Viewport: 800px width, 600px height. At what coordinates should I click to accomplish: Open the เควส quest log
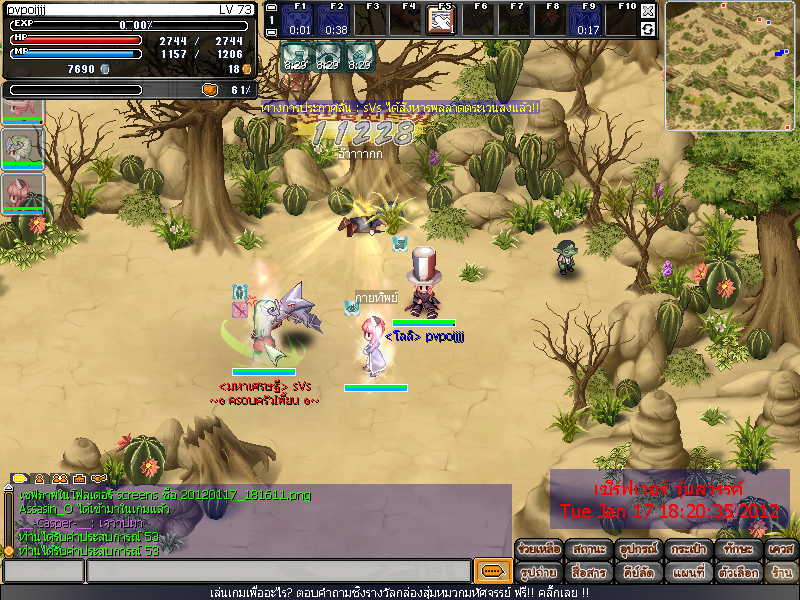781,550
